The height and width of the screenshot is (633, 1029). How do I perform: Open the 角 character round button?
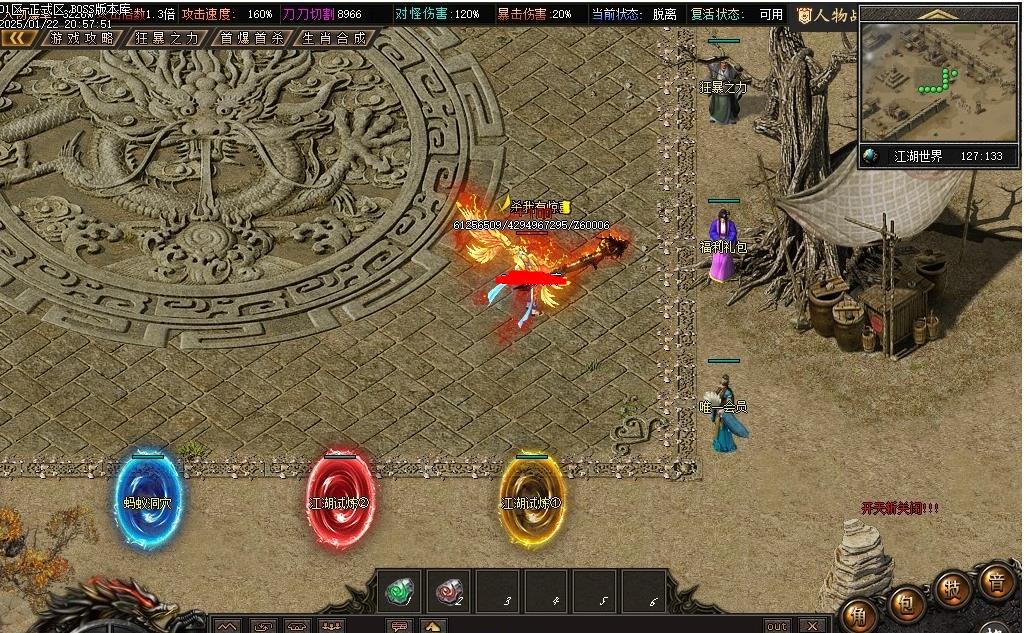pyautogui.click(x=858, y=613)
